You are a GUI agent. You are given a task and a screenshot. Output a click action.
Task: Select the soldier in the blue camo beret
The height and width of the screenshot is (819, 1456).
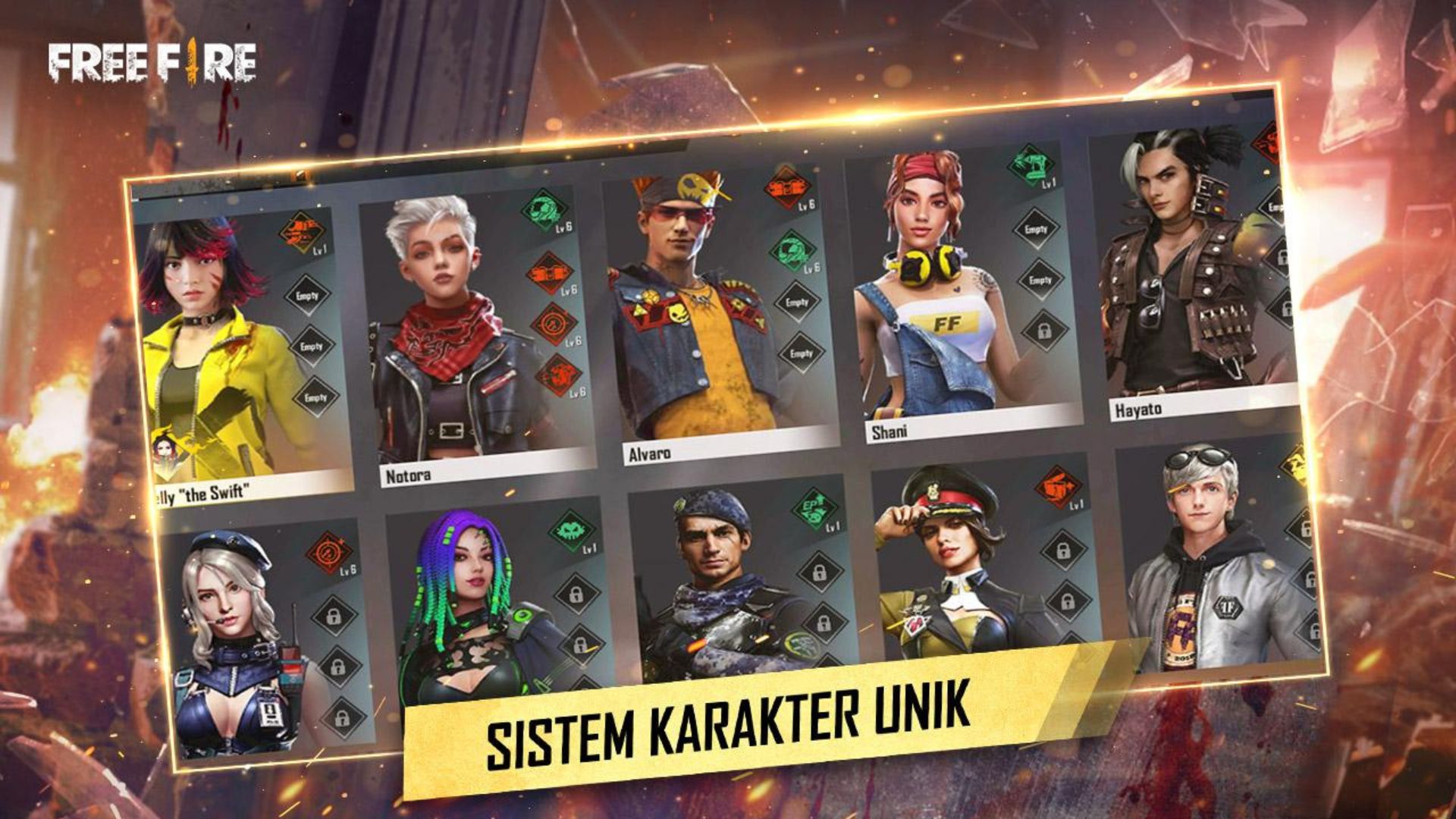pos(713,584)
